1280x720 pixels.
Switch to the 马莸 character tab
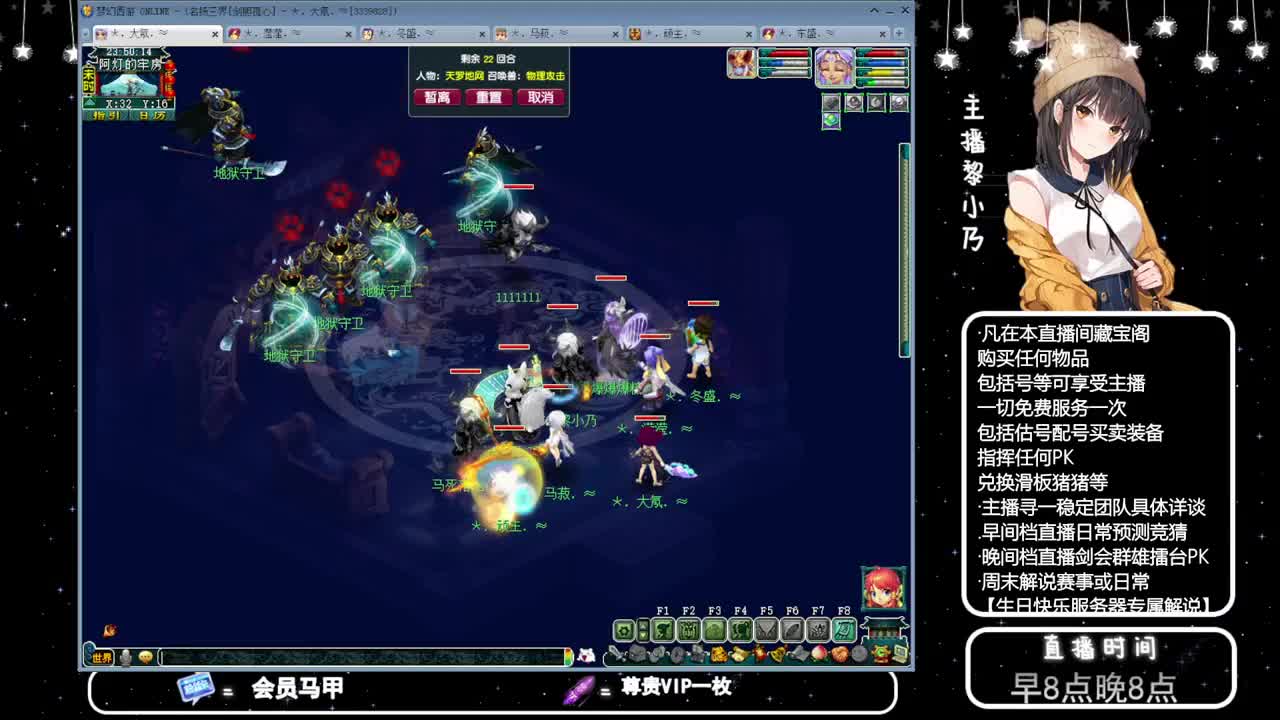543,32
